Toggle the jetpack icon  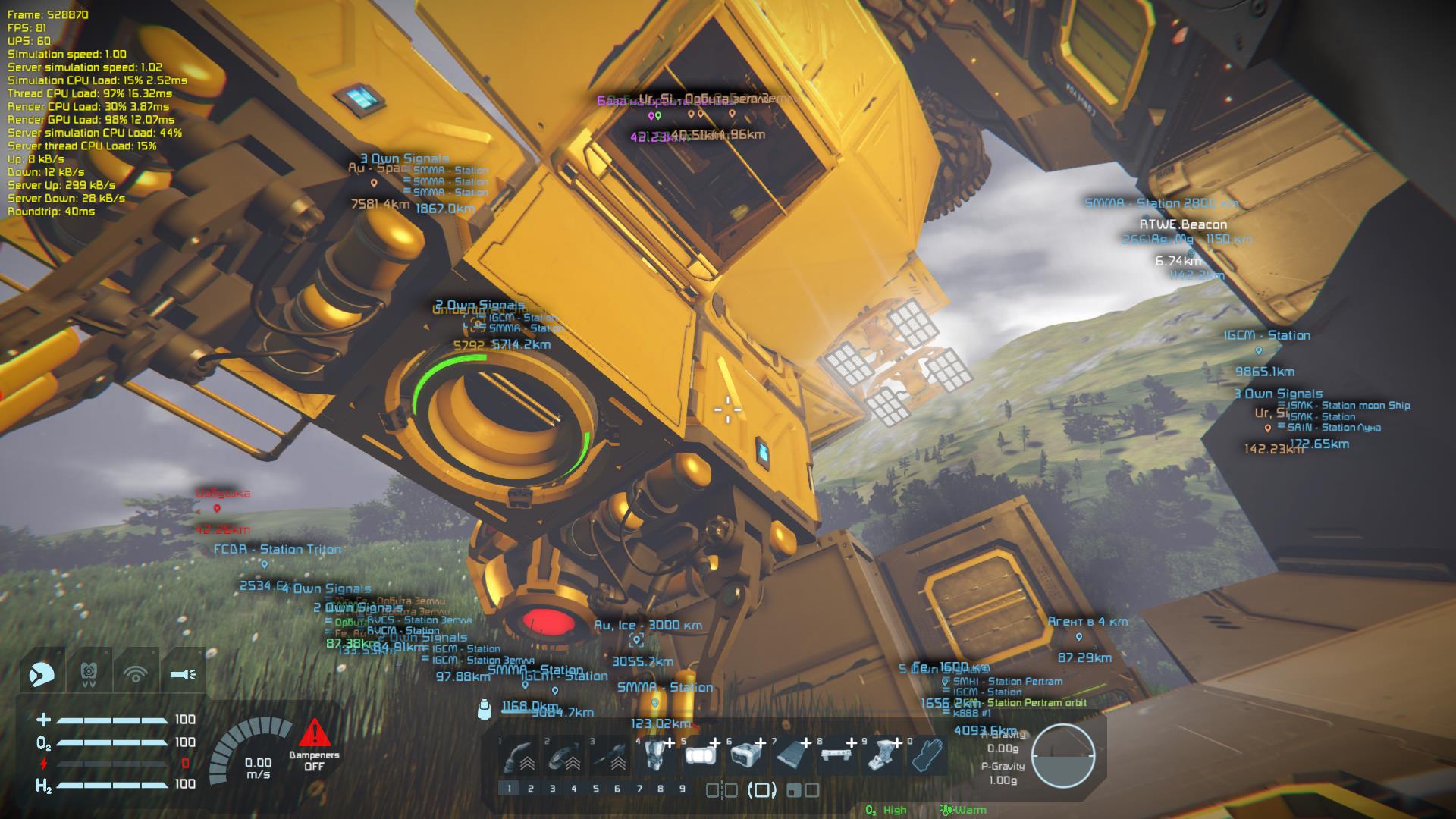point(89,673)
